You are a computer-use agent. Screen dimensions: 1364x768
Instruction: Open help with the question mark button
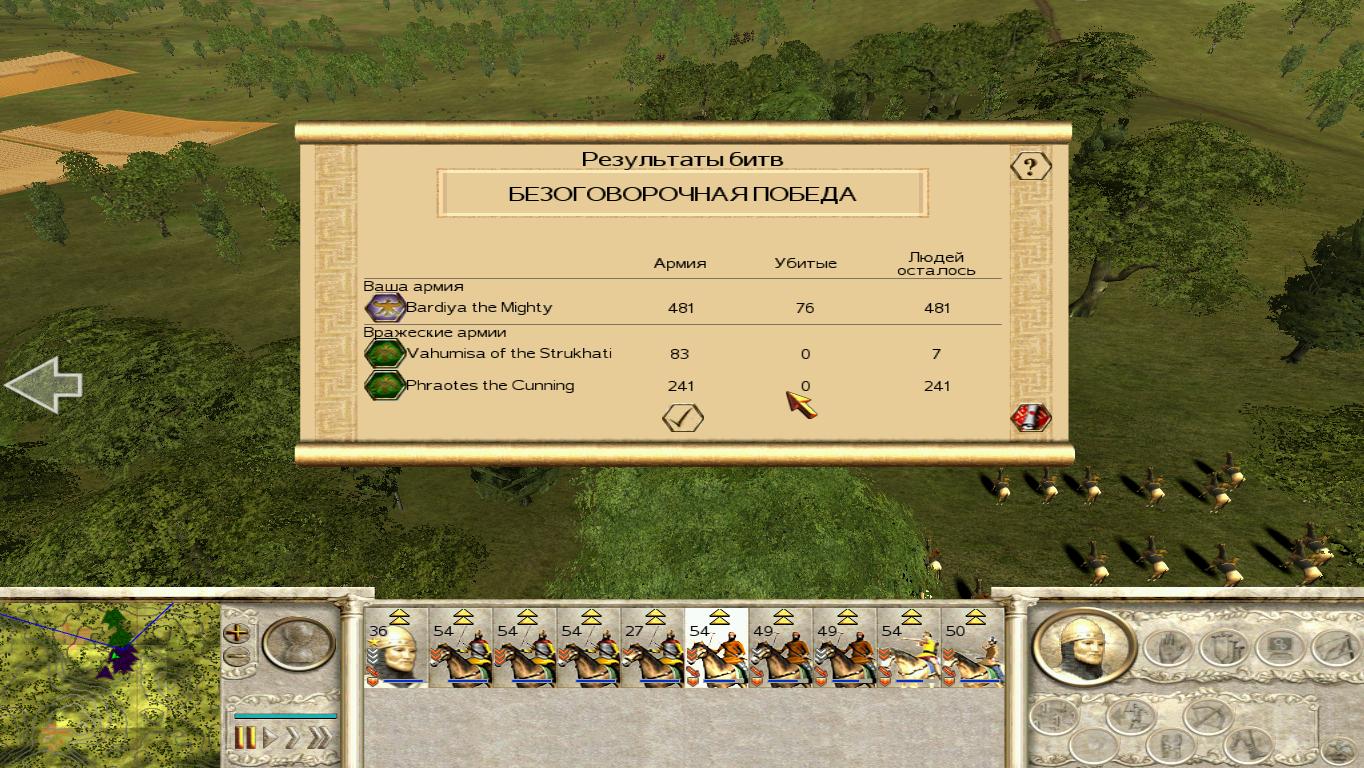tap(1030, 166)
